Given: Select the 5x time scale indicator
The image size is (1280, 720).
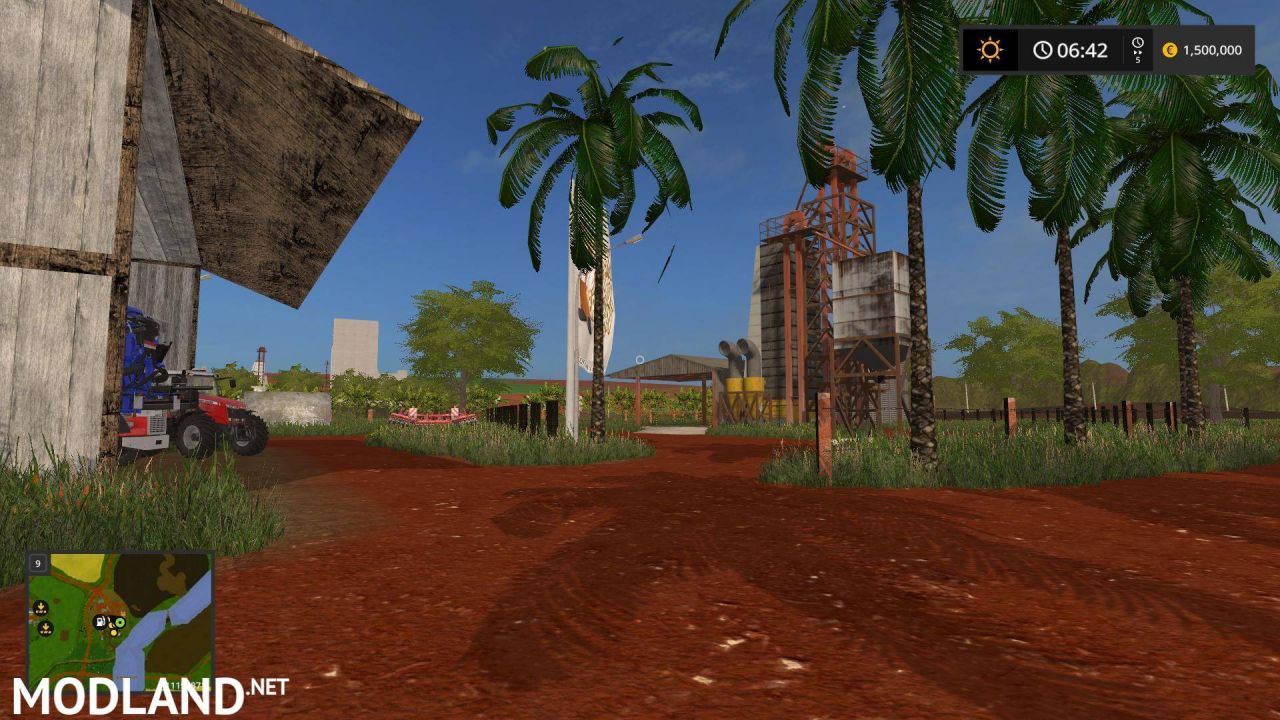Looking at the screenshot, I should [x=1136, y=50].
